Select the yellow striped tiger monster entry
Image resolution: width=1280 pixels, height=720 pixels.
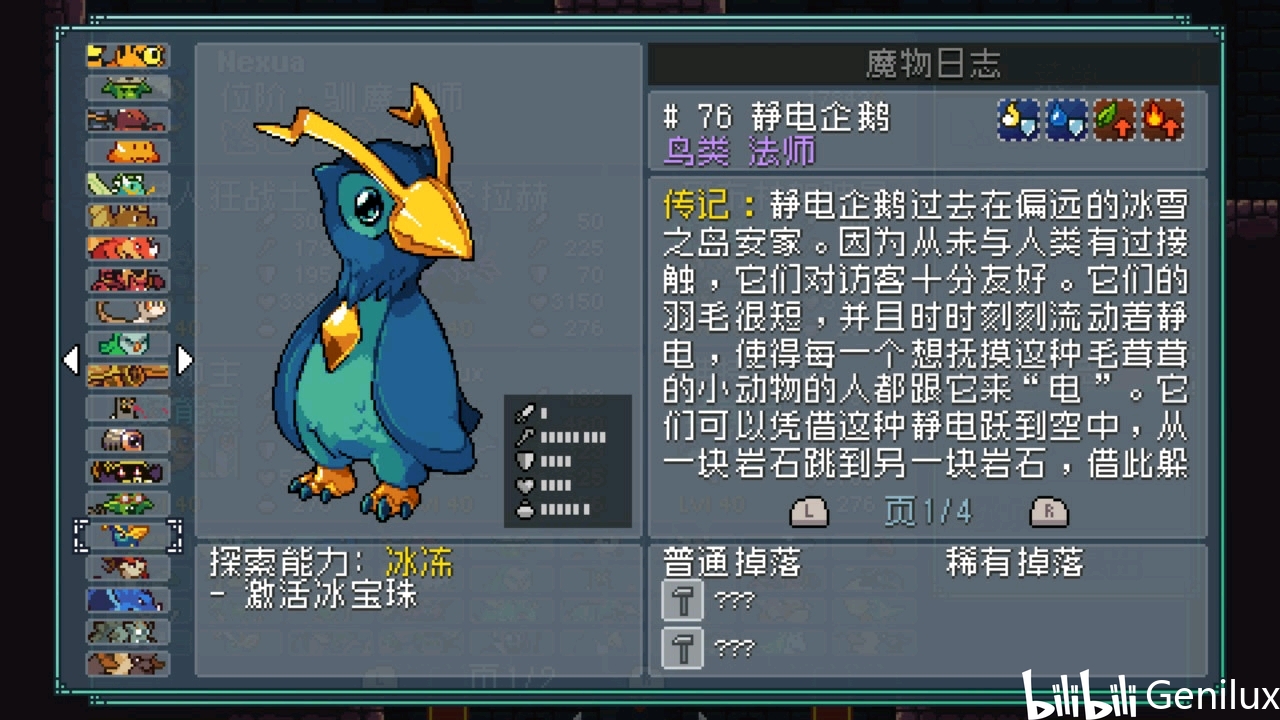tap(127, 56)
